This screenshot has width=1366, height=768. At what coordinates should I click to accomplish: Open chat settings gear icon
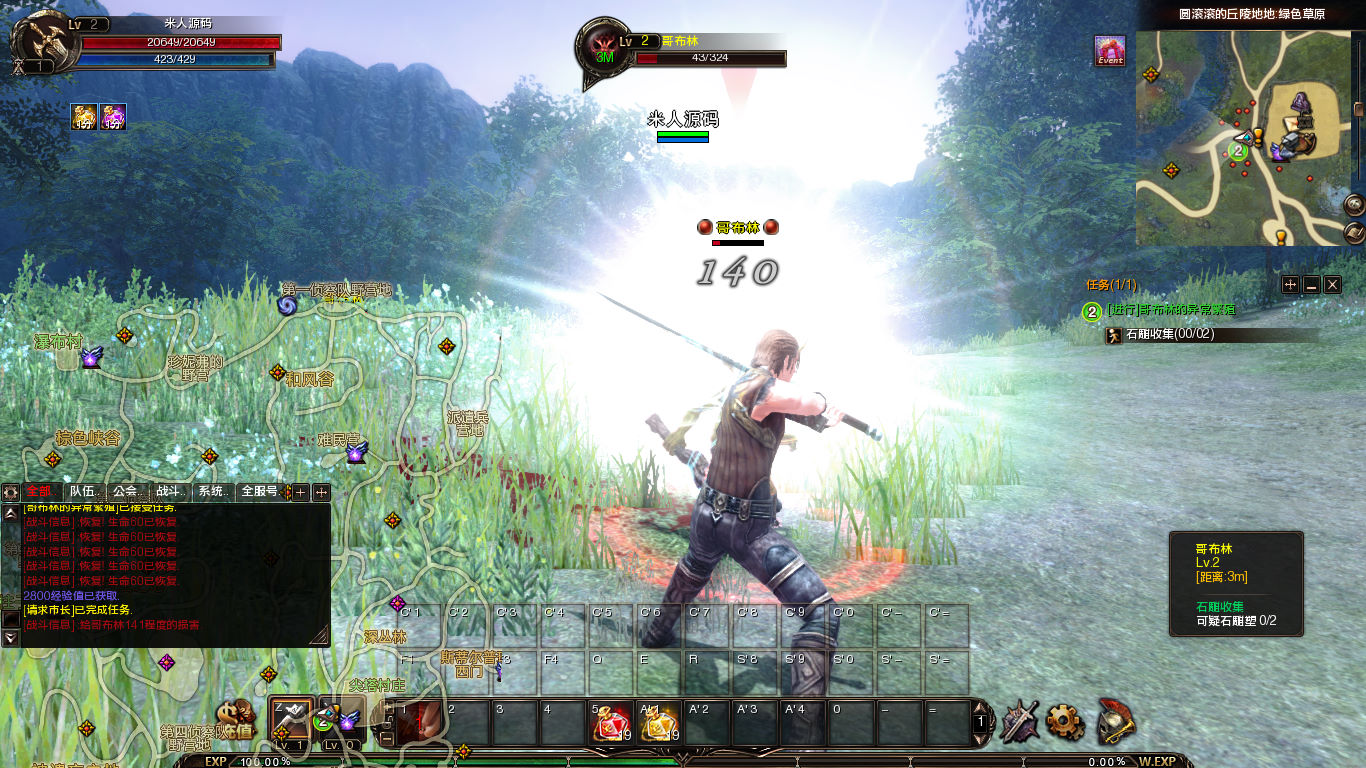[11, 492]
